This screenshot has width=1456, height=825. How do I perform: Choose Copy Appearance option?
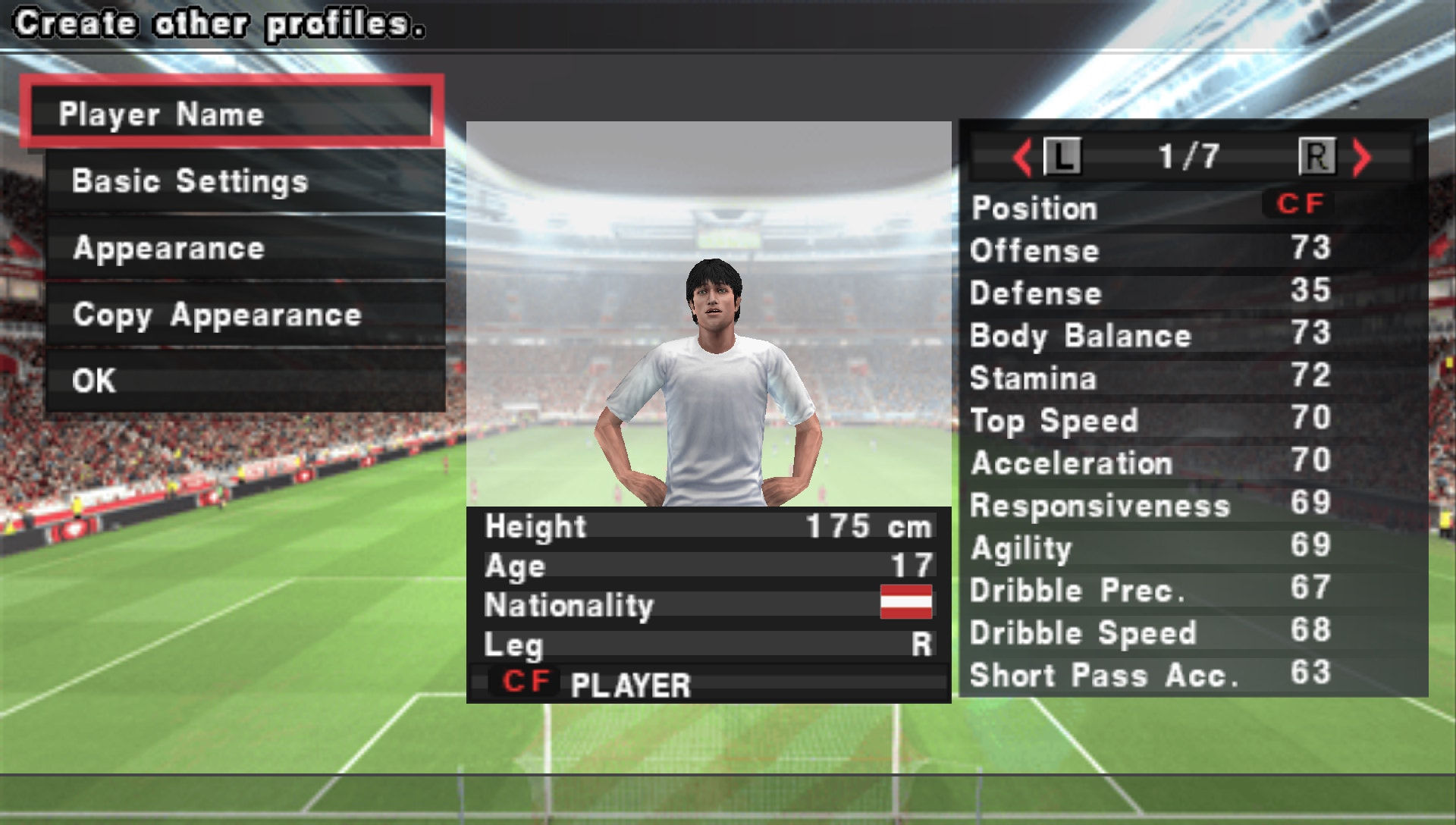pos(217,315)
